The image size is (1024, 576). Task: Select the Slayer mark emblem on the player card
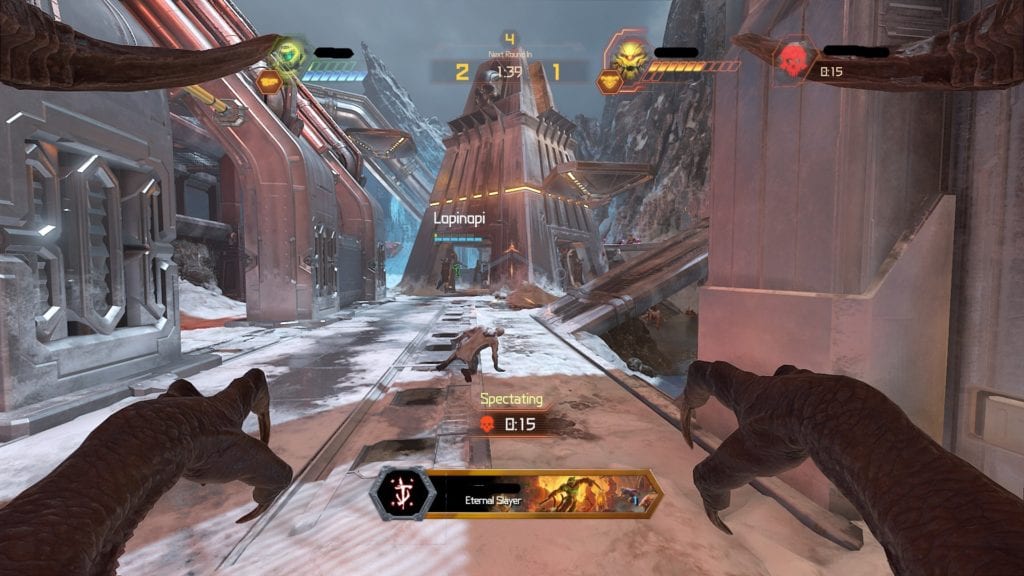tap(401, 493)
